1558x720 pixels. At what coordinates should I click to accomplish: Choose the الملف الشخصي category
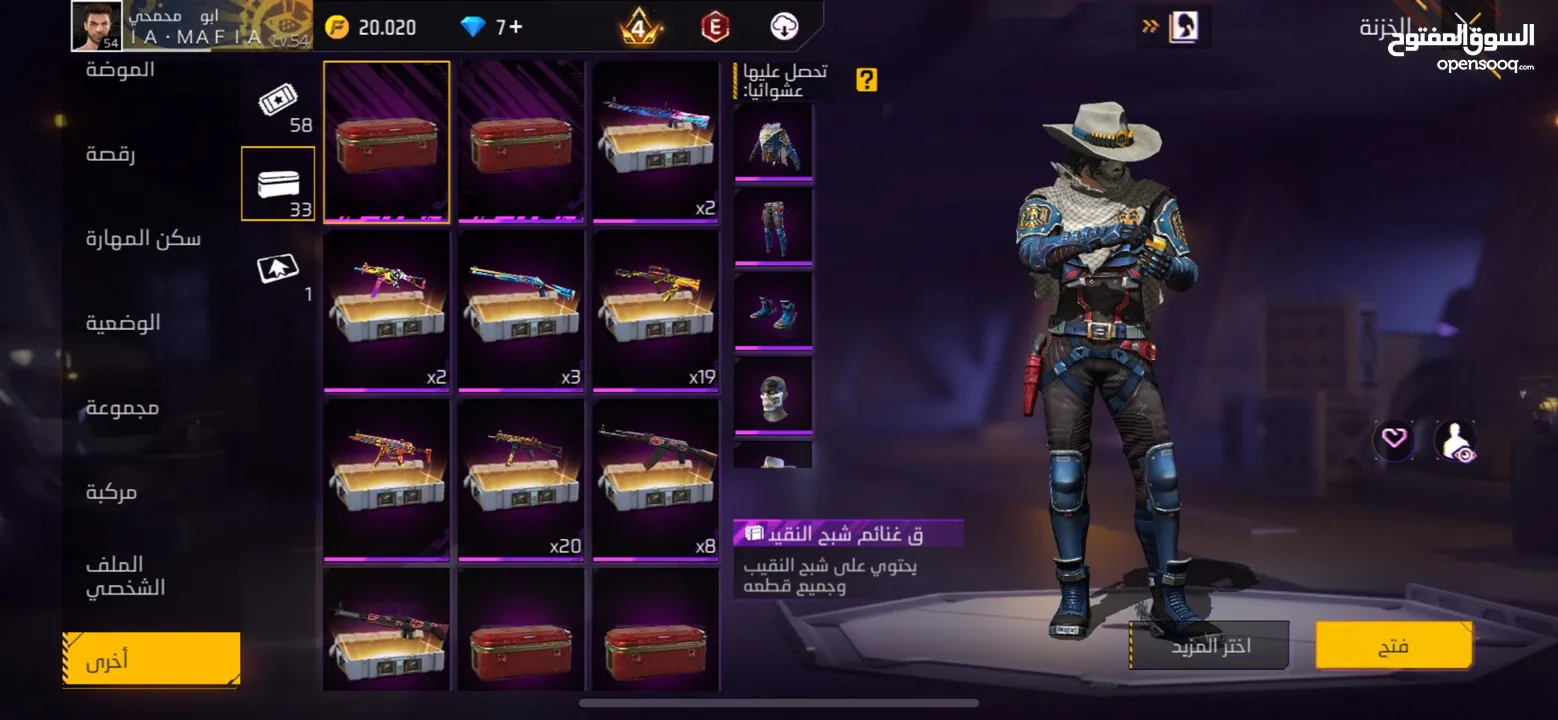click(126, 576)
